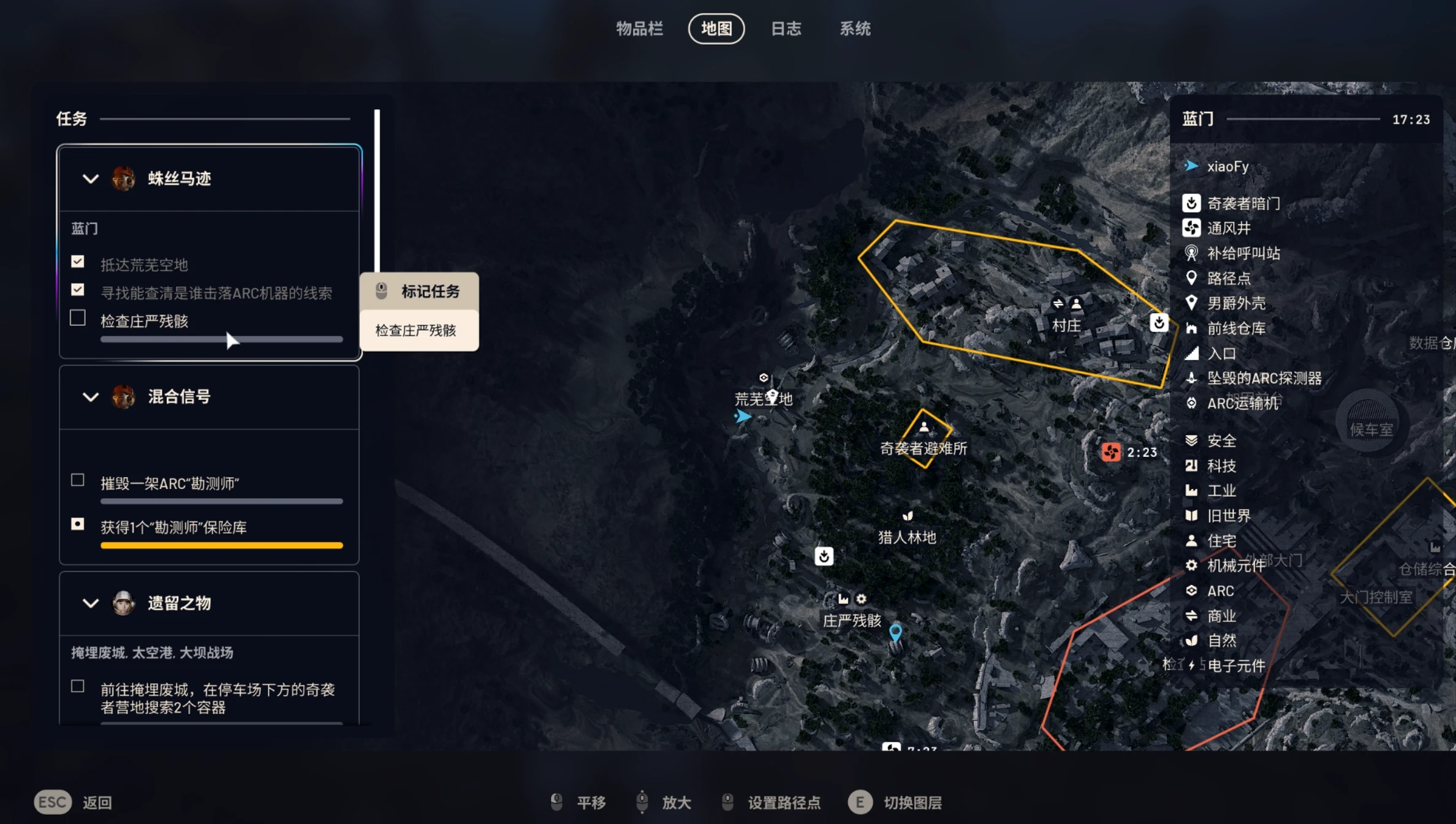The height and width of the screenshot is (824, 1456).
Task: Uncheck the 抵达荒芜空地 completed objective
Action: (78, 261)
